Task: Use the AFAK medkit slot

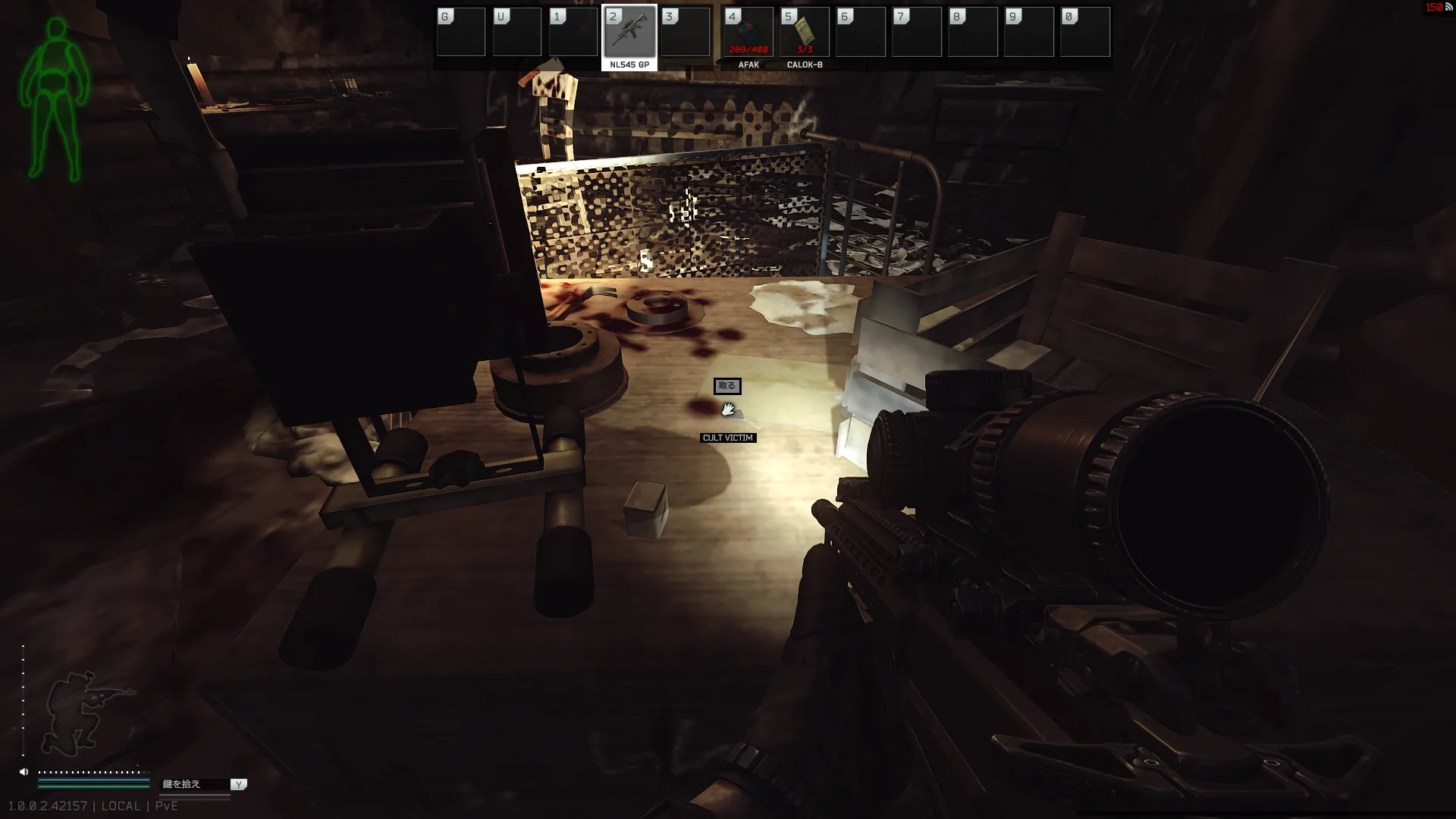Action: [x=748, y=33]
